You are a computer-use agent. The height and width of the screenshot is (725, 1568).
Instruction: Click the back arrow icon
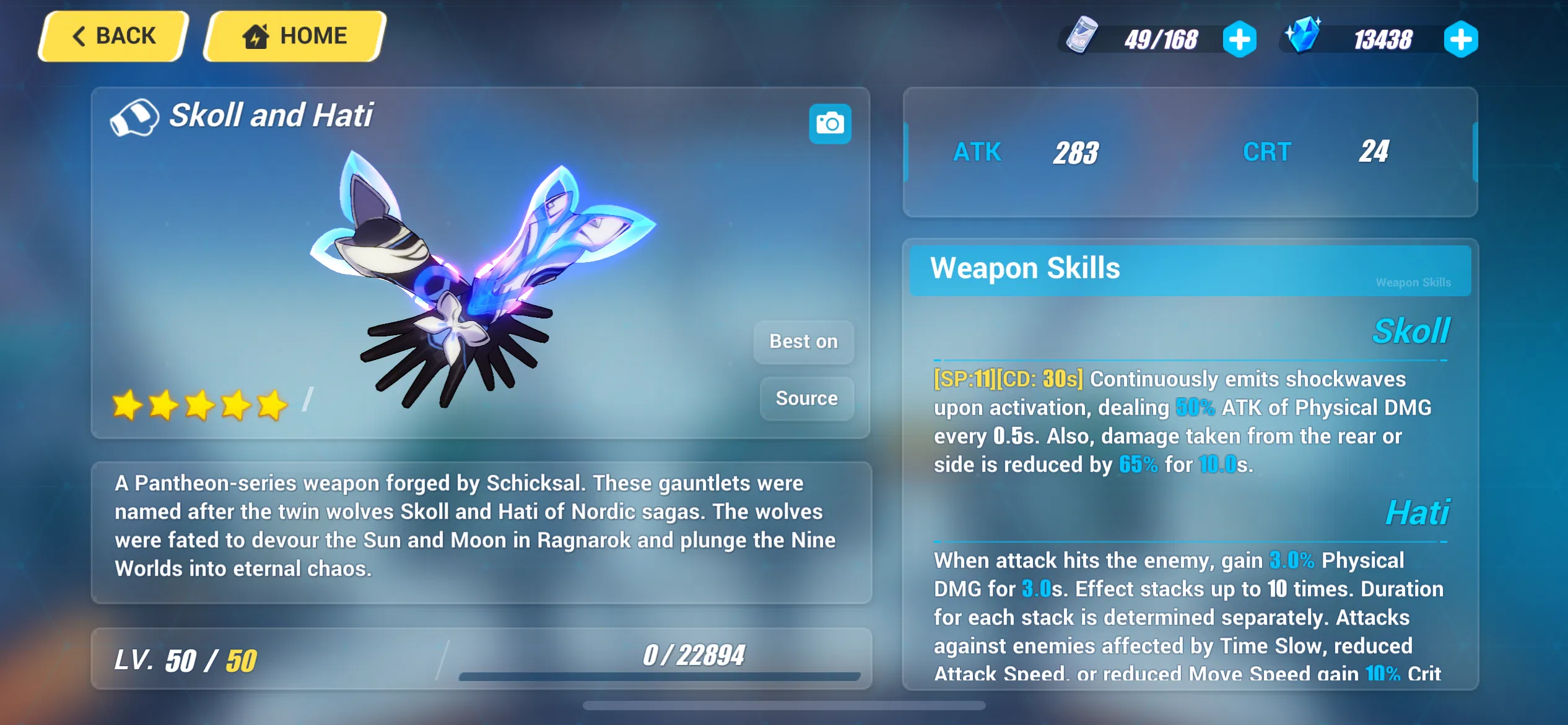coord(78,35)
